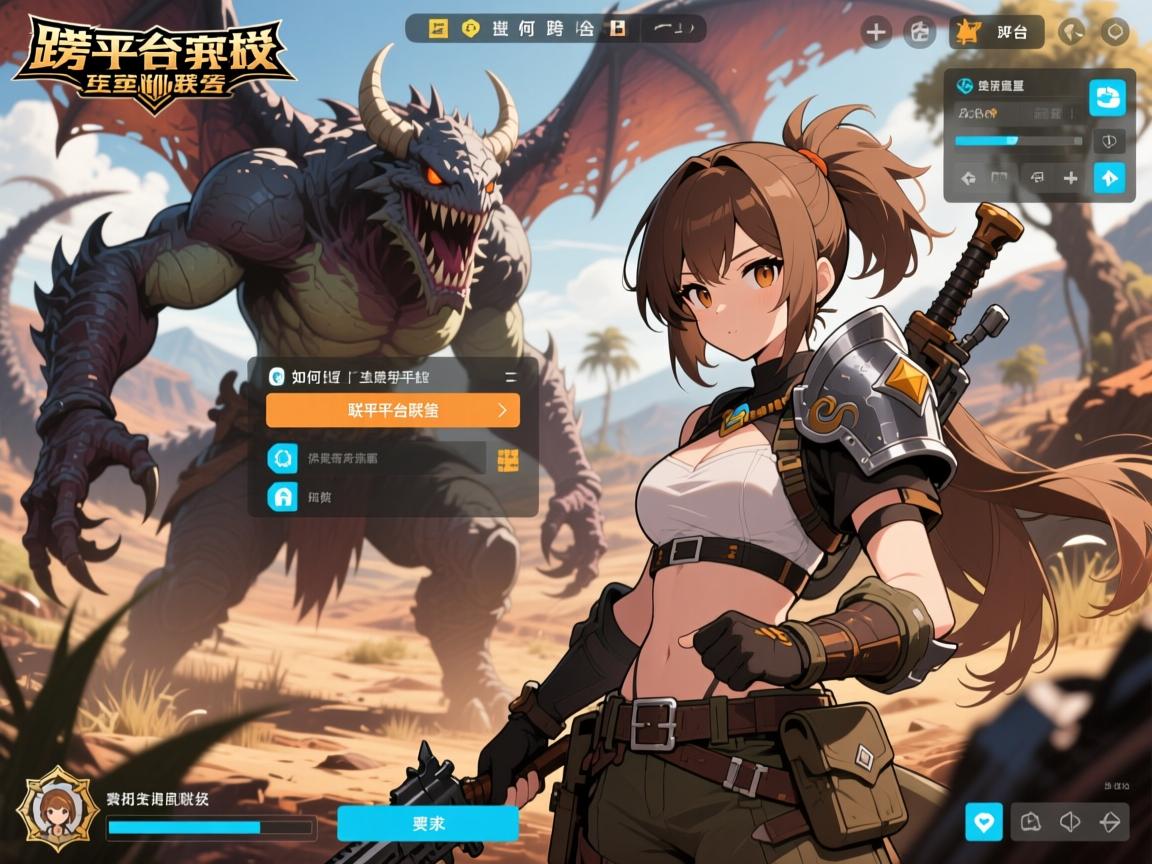Viewport: 1152px width, 864px height.
Task: Click the leaf icon at top right
Action: pos(1071,32)
